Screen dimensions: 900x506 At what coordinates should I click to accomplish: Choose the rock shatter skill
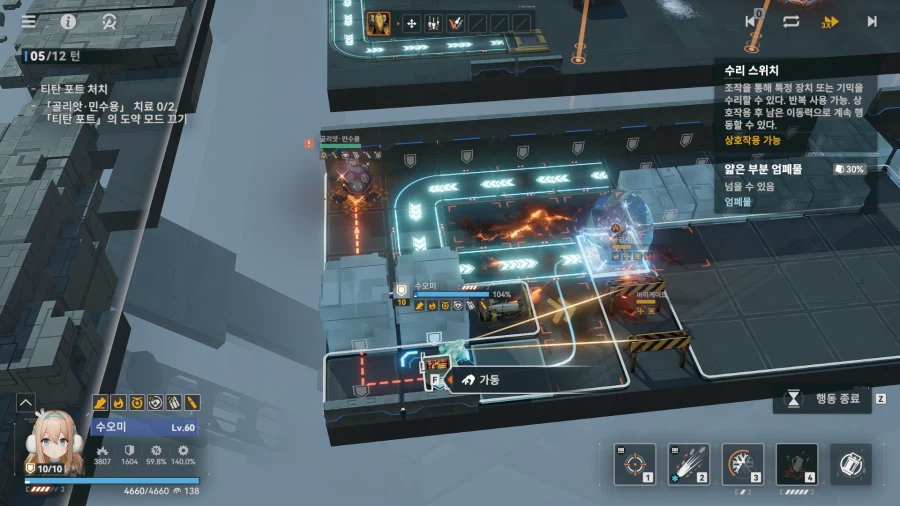pos(796,464)
